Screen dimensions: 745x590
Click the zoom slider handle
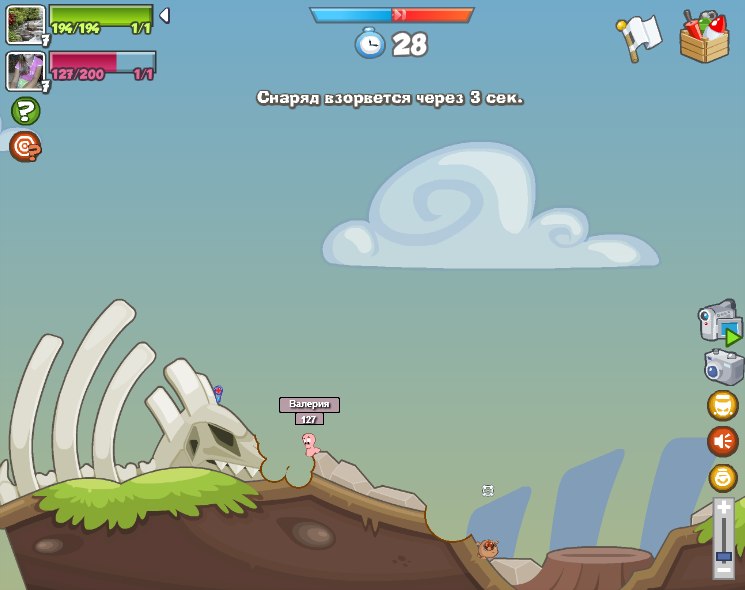coord(723,555)
